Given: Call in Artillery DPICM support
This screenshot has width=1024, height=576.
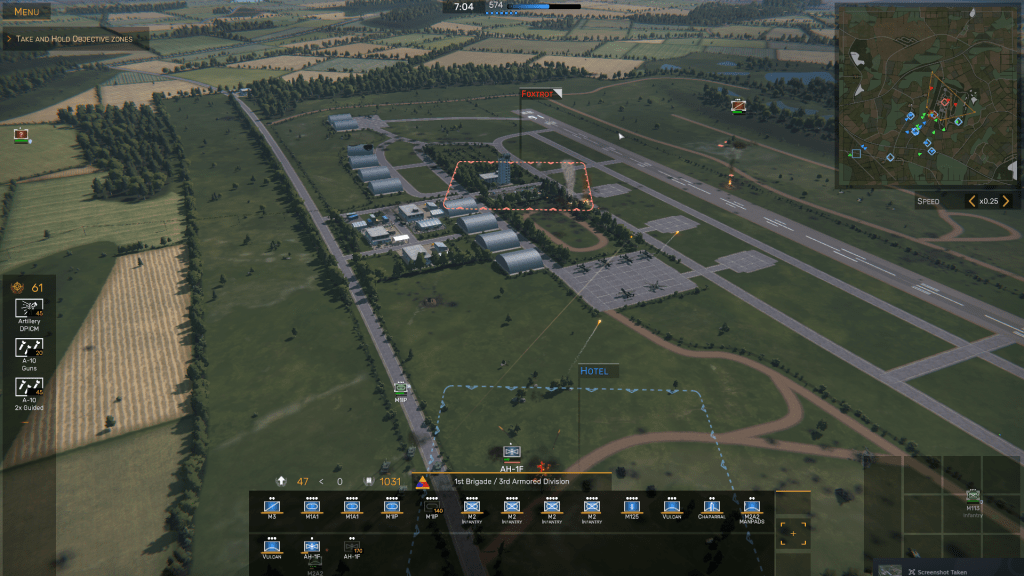Looking at the screenshot, I should (x=29, y=312).
